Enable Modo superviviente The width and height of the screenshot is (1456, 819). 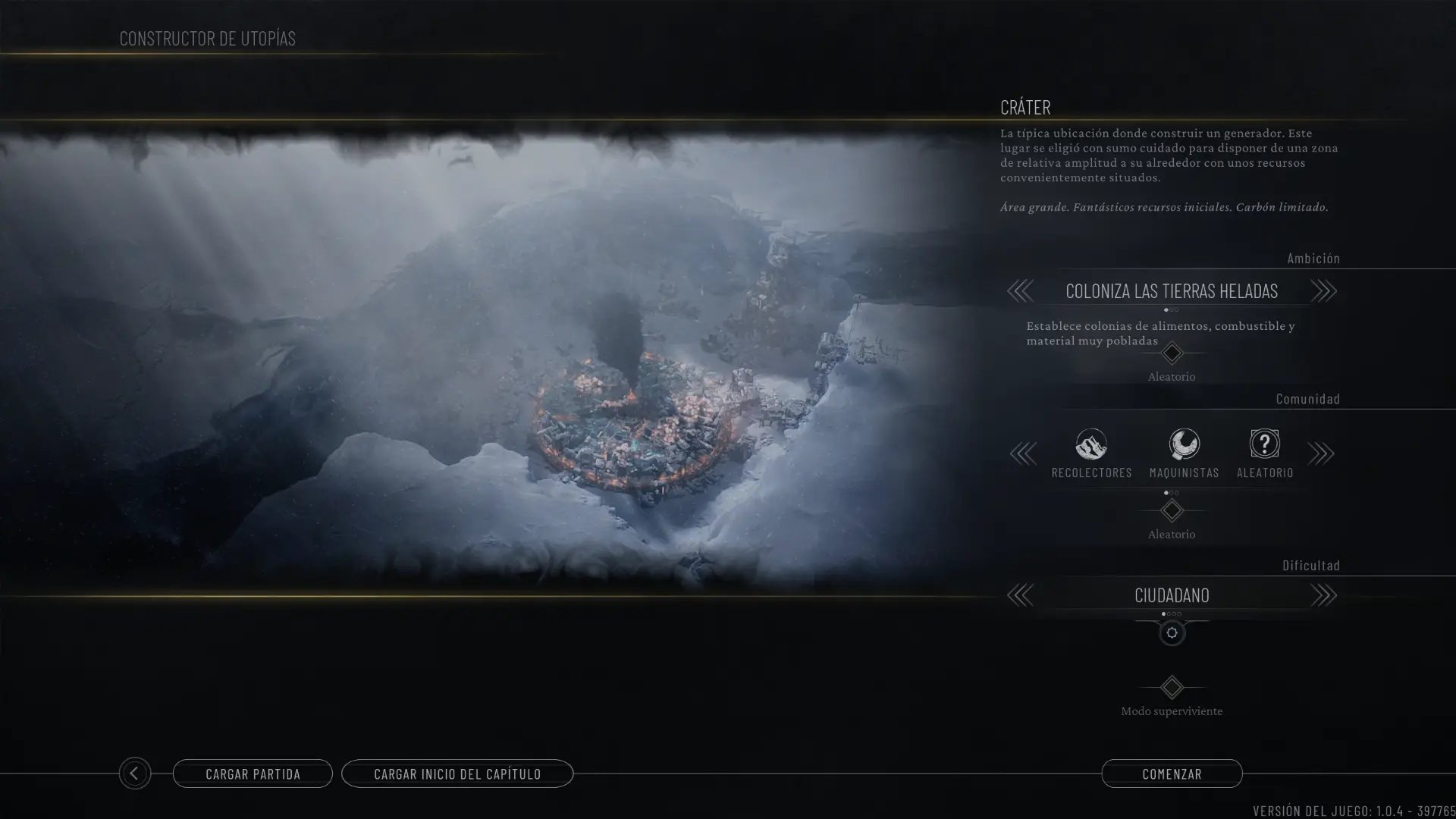tap(1172, 688)
